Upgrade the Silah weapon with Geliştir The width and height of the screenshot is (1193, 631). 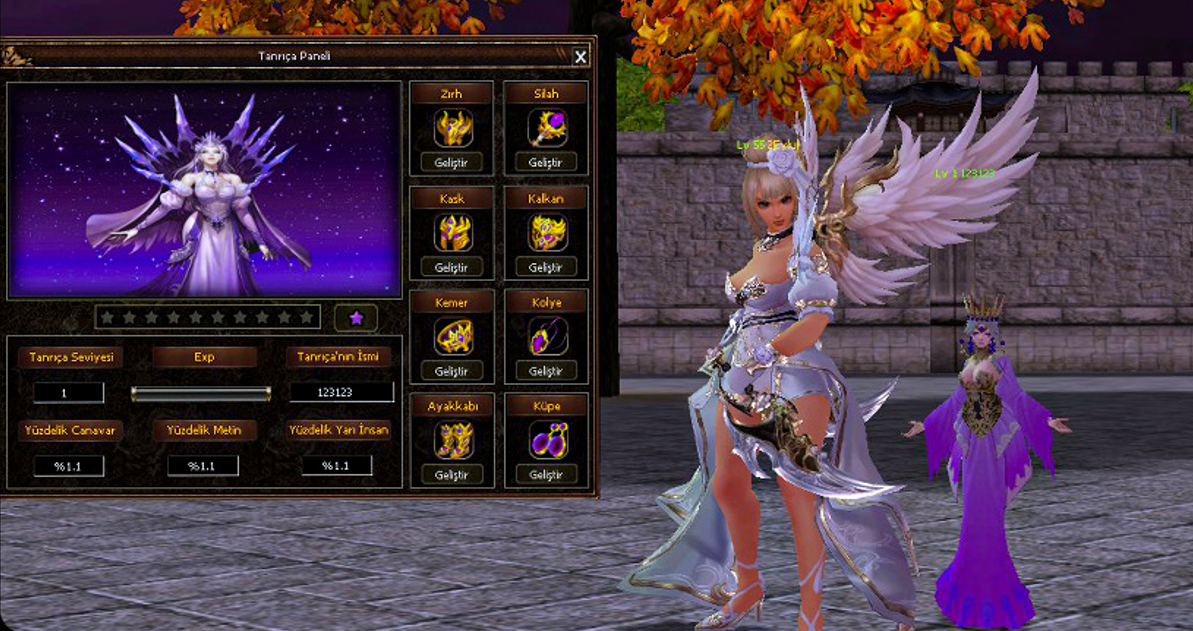tap(546, 163)
